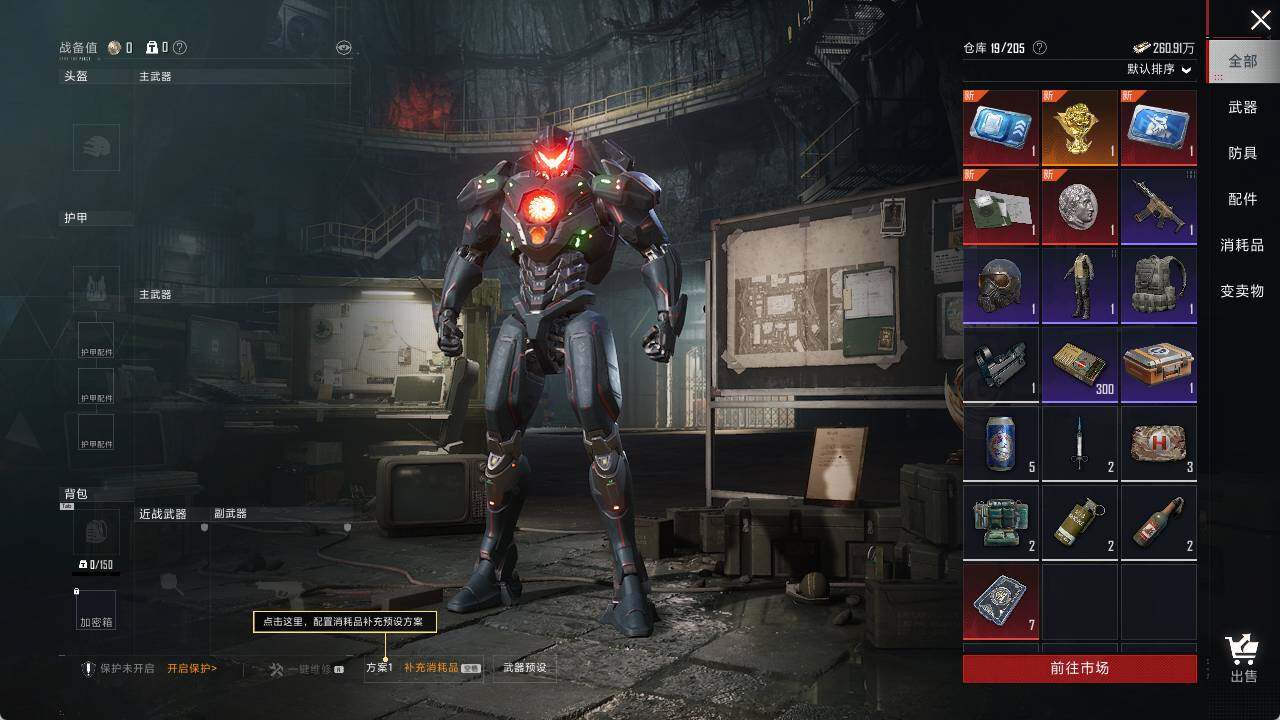Select the 变卖物 category tab

(1242, 291)
